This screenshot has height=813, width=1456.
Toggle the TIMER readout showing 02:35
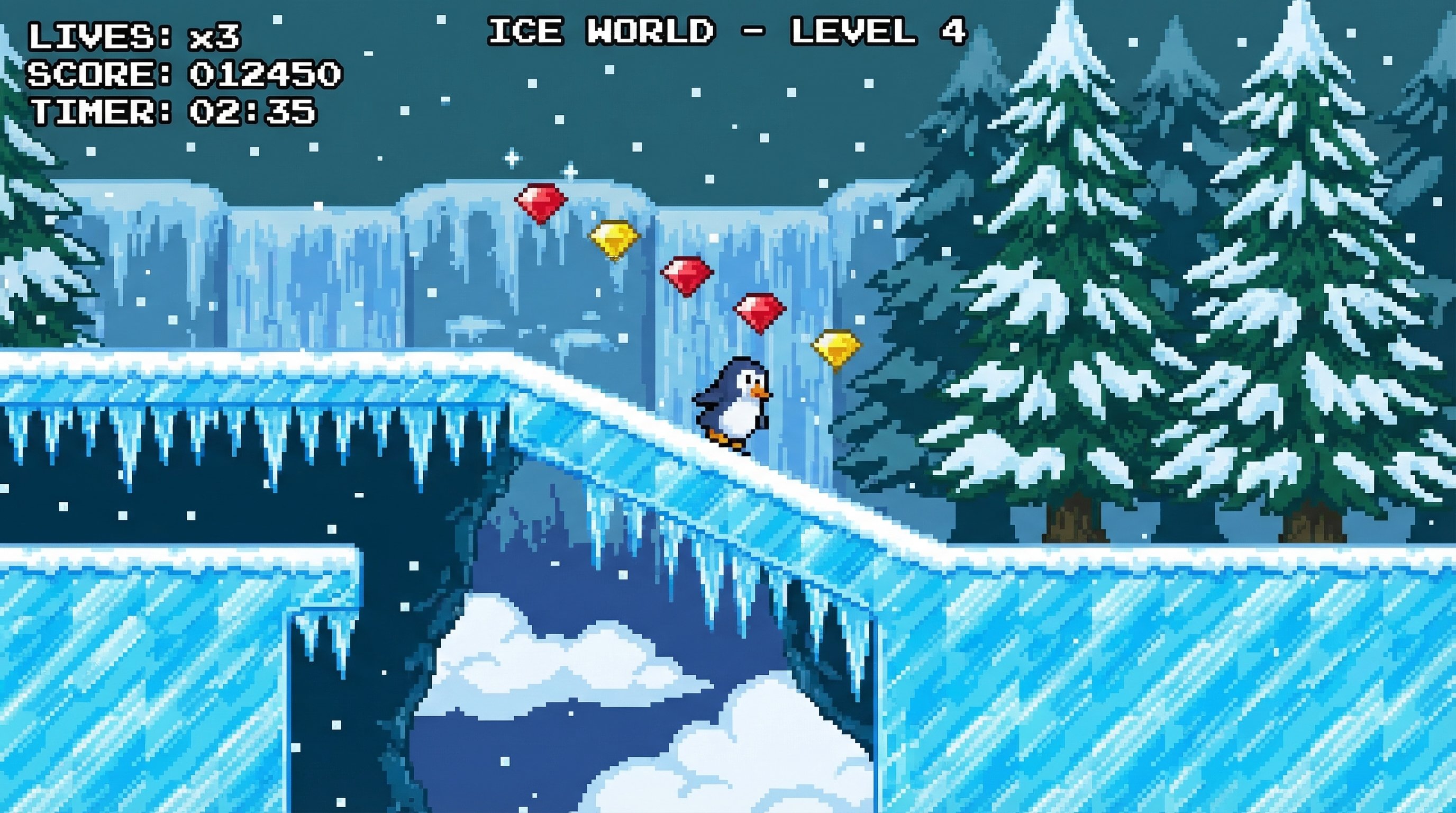(175, 113)
